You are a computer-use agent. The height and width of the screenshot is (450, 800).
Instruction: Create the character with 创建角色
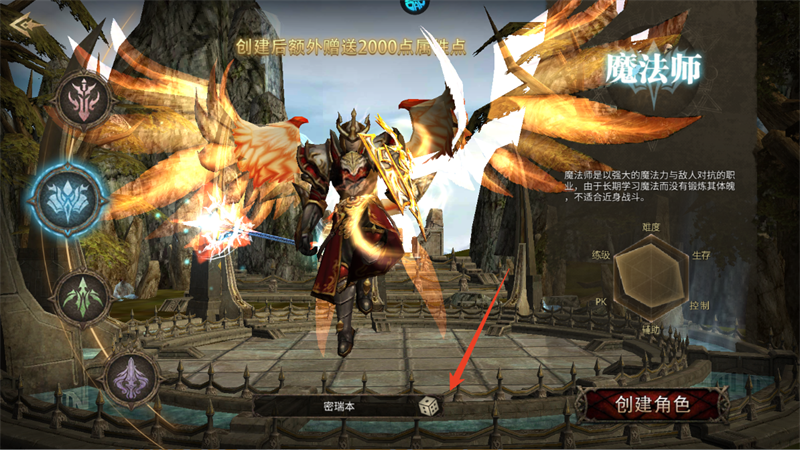click(x=652, y=405)
